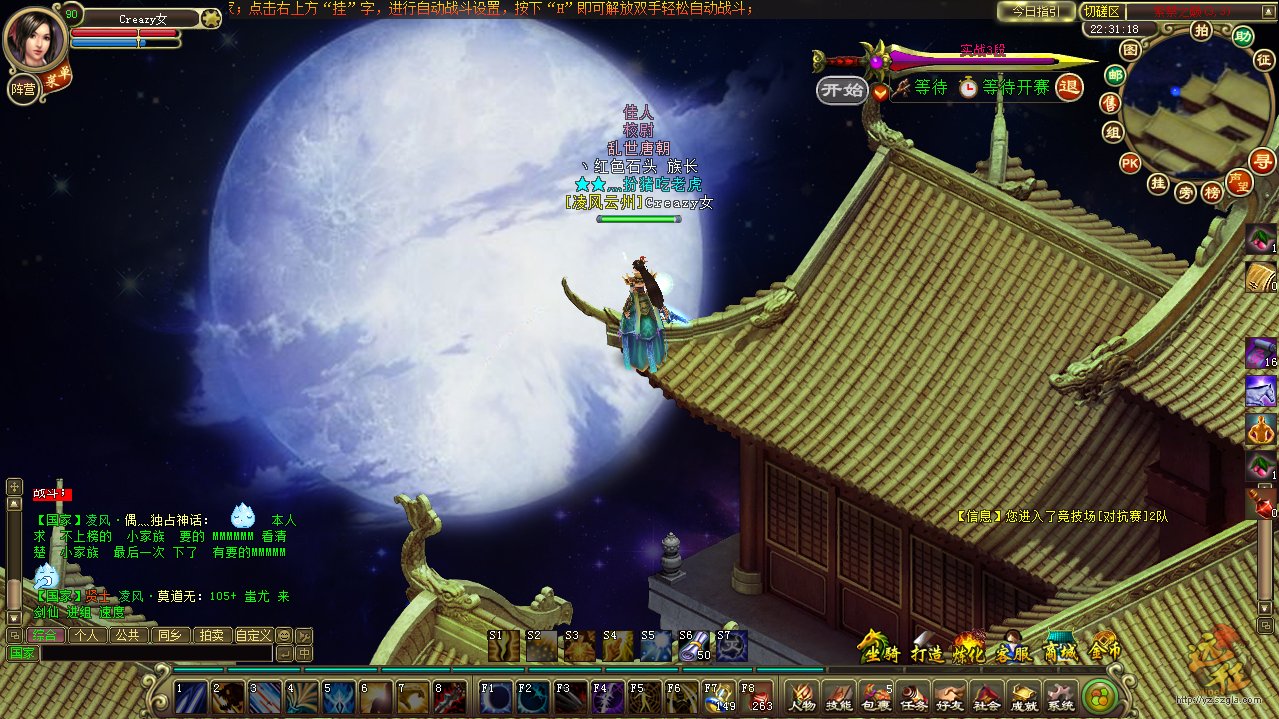1279x719 pixels.
Task: Open the 坐骑 mount menu
Action: [878, 650]
